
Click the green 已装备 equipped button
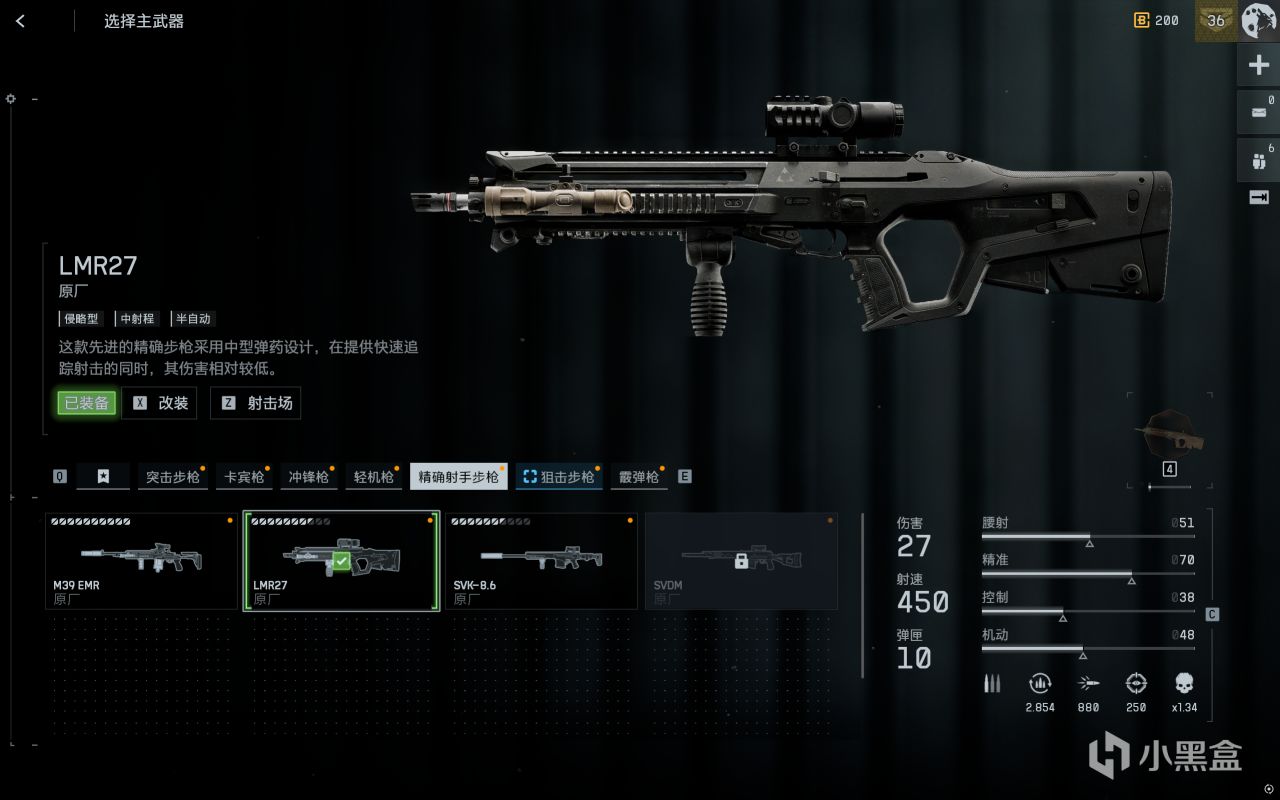(x=86, y=403)
